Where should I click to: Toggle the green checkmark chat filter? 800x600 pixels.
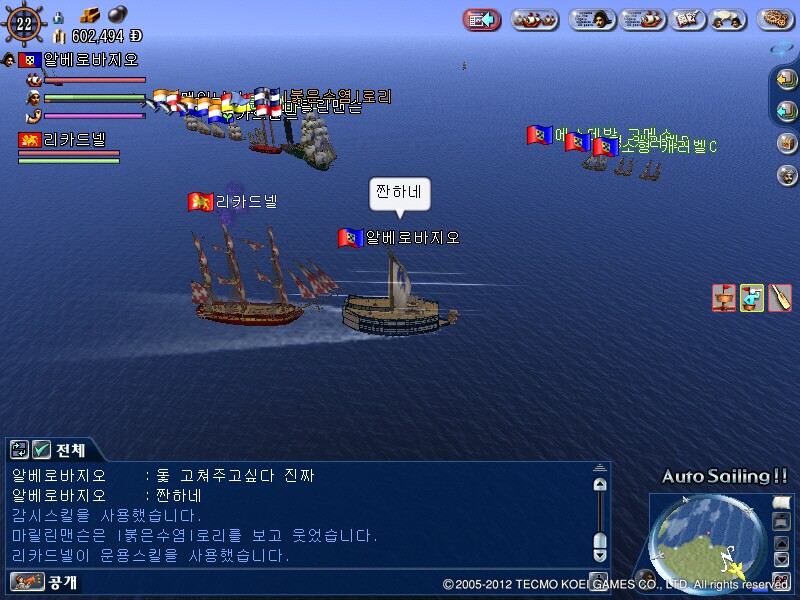pos(41,450)
